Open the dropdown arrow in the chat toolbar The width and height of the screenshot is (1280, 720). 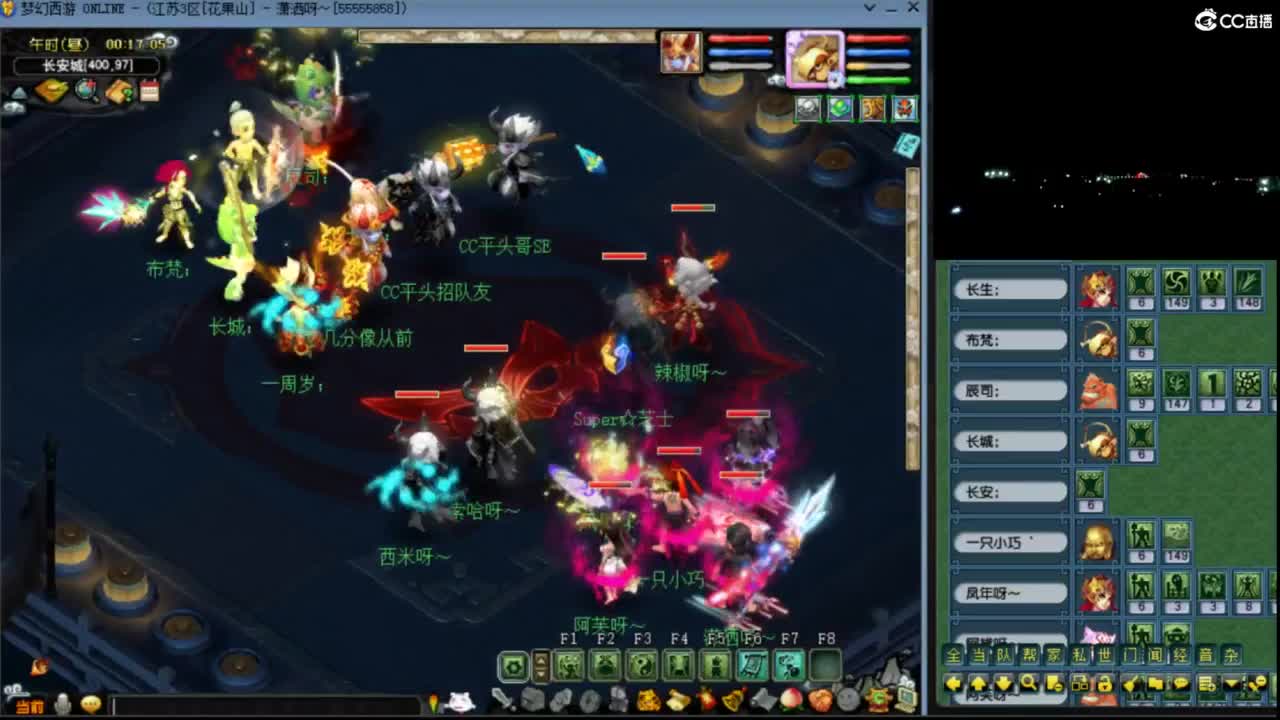click(1230, 684)
